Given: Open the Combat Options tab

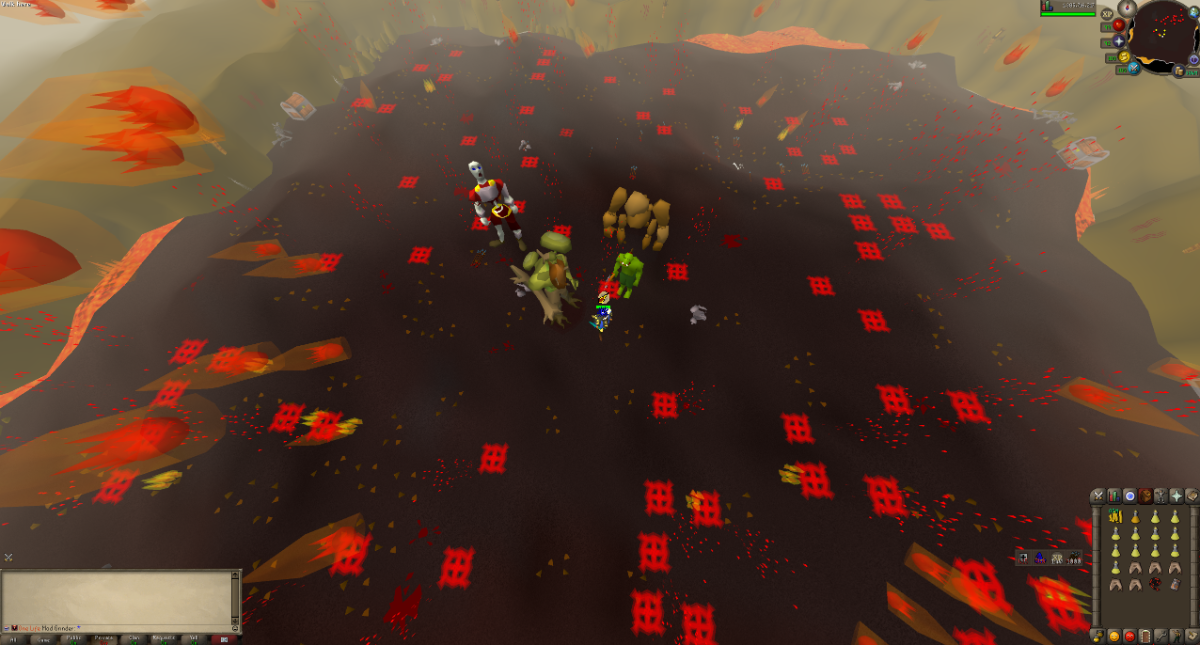Looking at the screenshot, I should [1097, 496].
